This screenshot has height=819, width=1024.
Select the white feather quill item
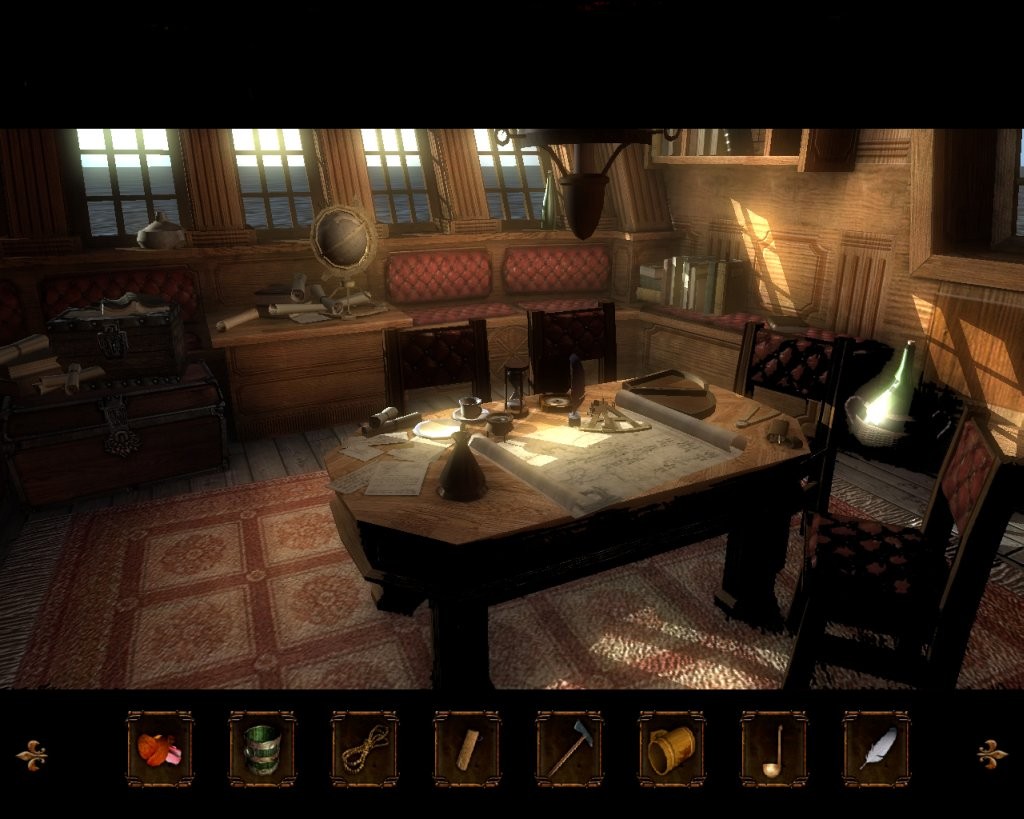click(x=876, y=749)
